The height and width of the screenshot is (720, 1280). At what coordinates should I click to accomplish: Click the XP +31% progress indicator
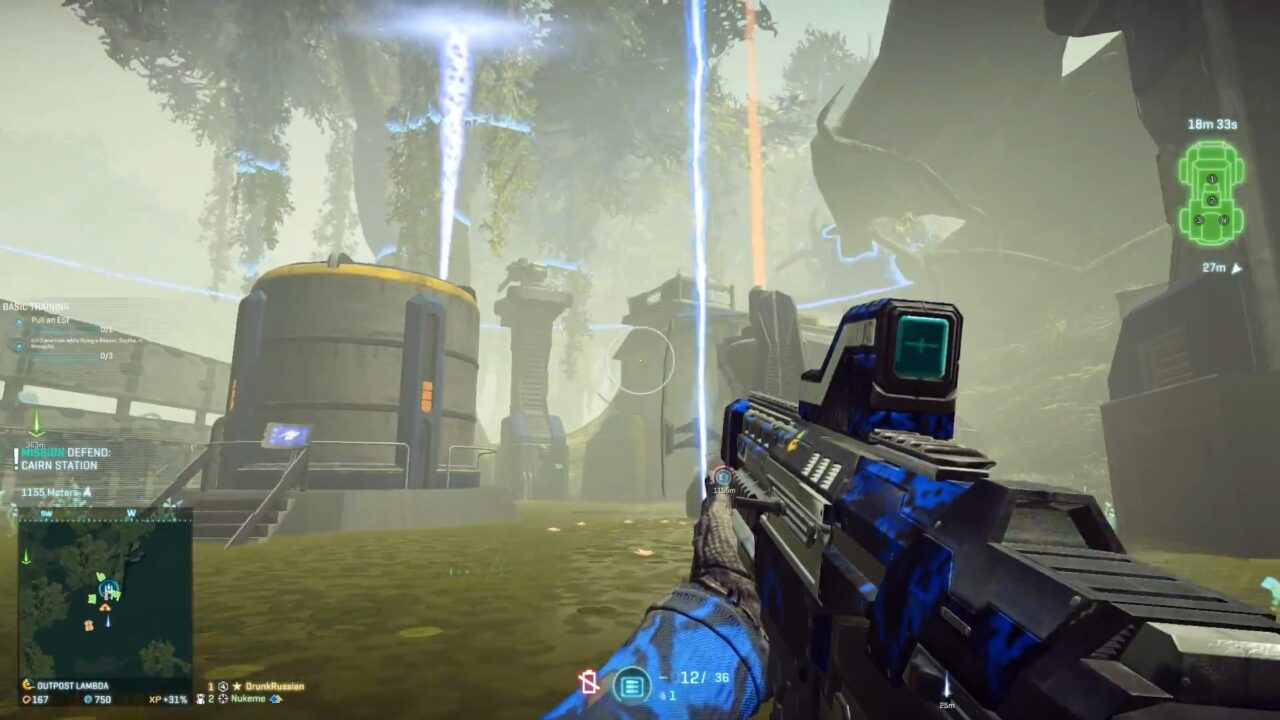pyautogui.click(x=167, y=700)
